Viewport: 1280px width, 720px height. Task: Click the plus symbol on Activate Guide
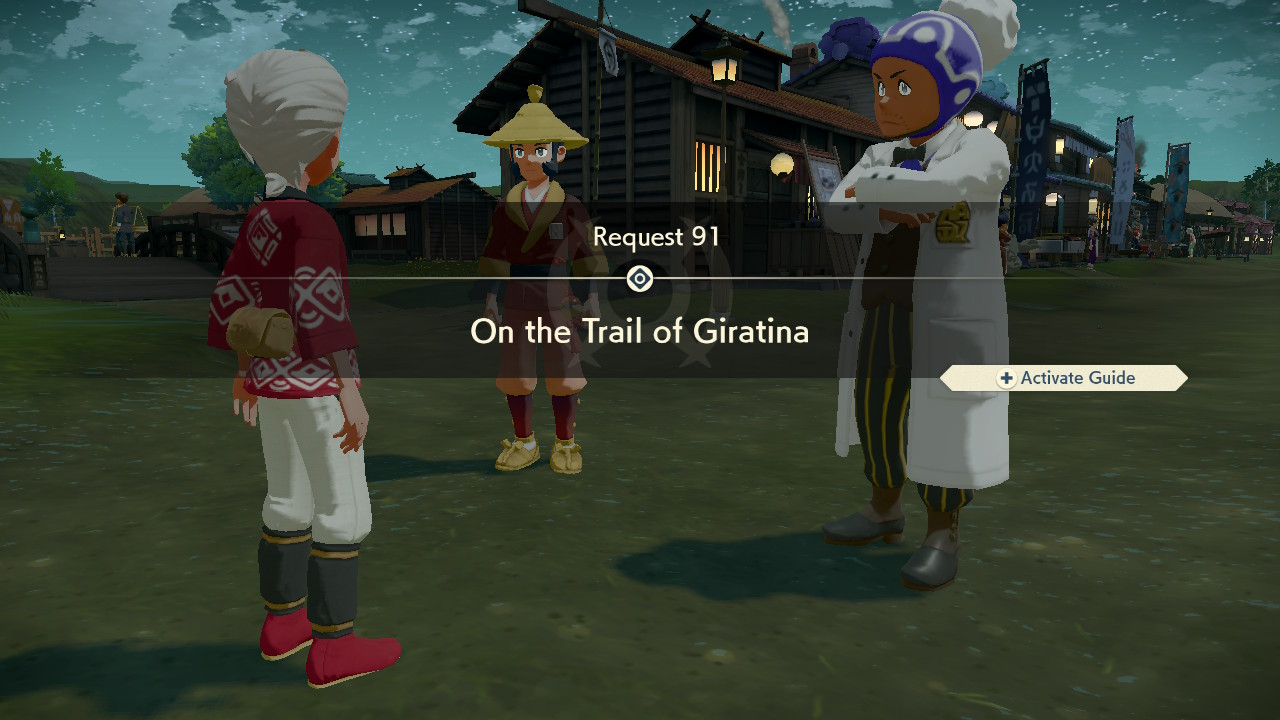tap(1008, 378)
